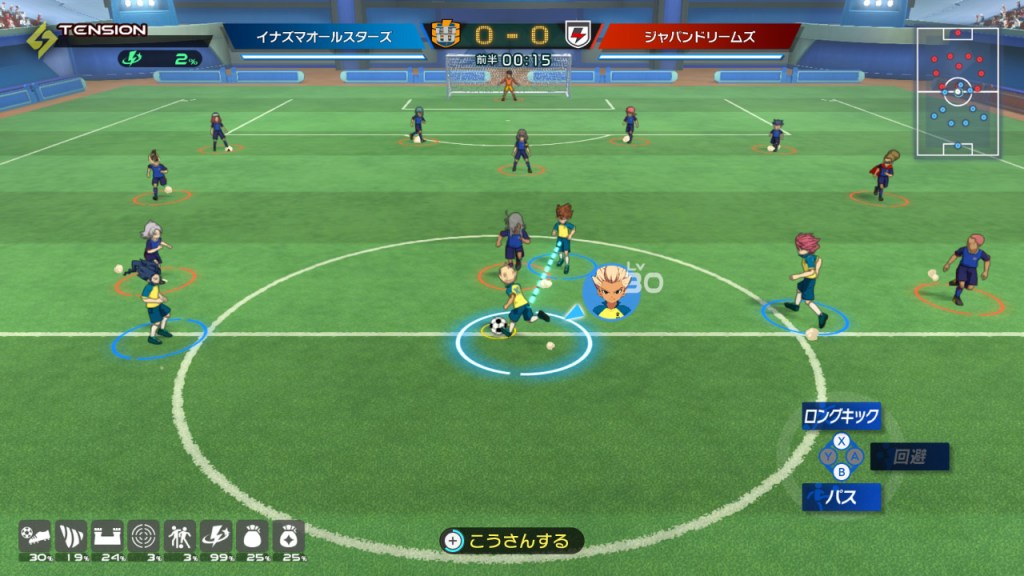Image resolution: width=1024 pixels, height=576 pixels.
Task: Click the selected player's Lv 30 portrait
Action: [611, 291]
